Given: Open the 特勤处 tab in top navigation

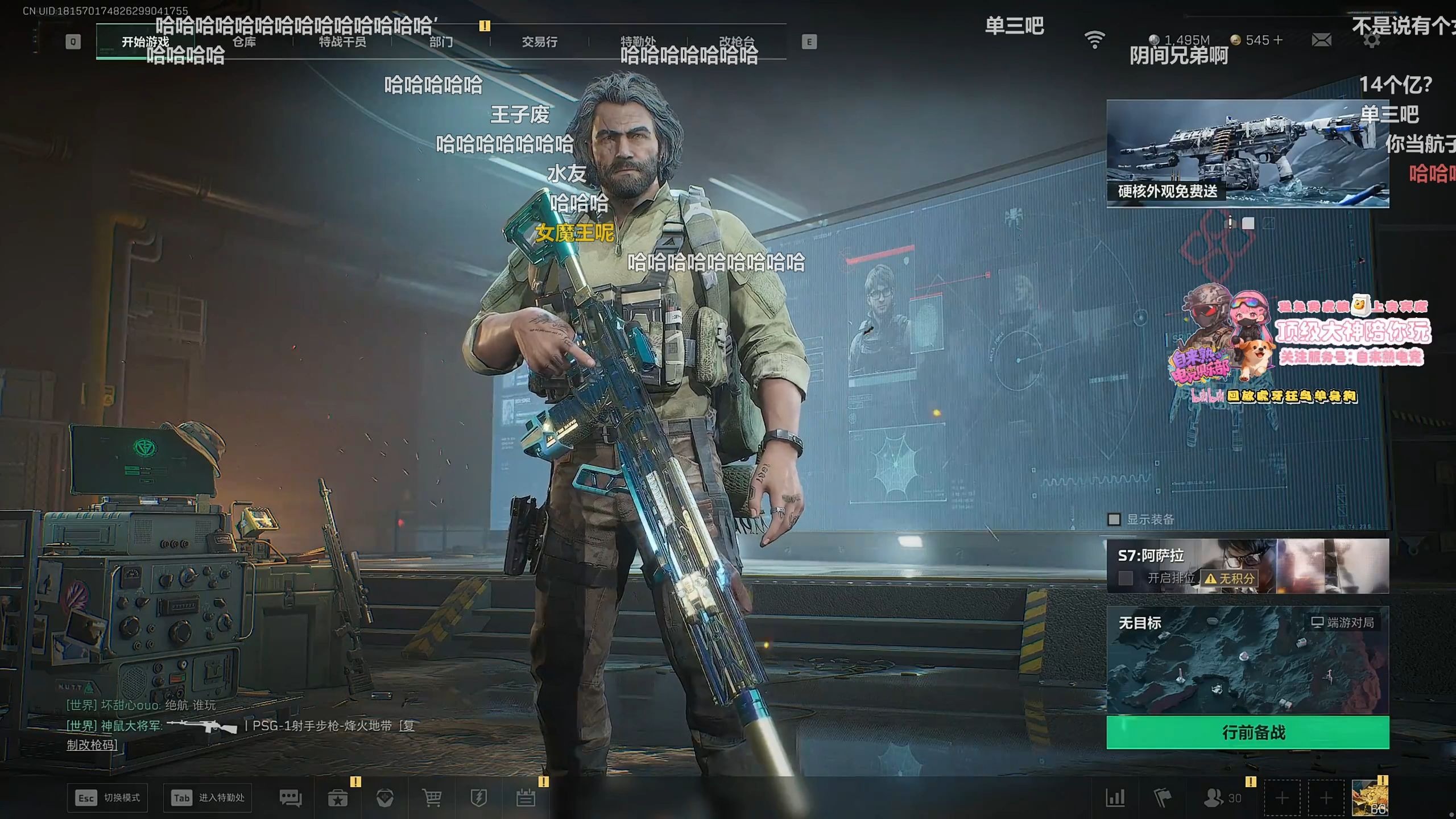Looking at the screenshot, I should [x=638, y=42].
